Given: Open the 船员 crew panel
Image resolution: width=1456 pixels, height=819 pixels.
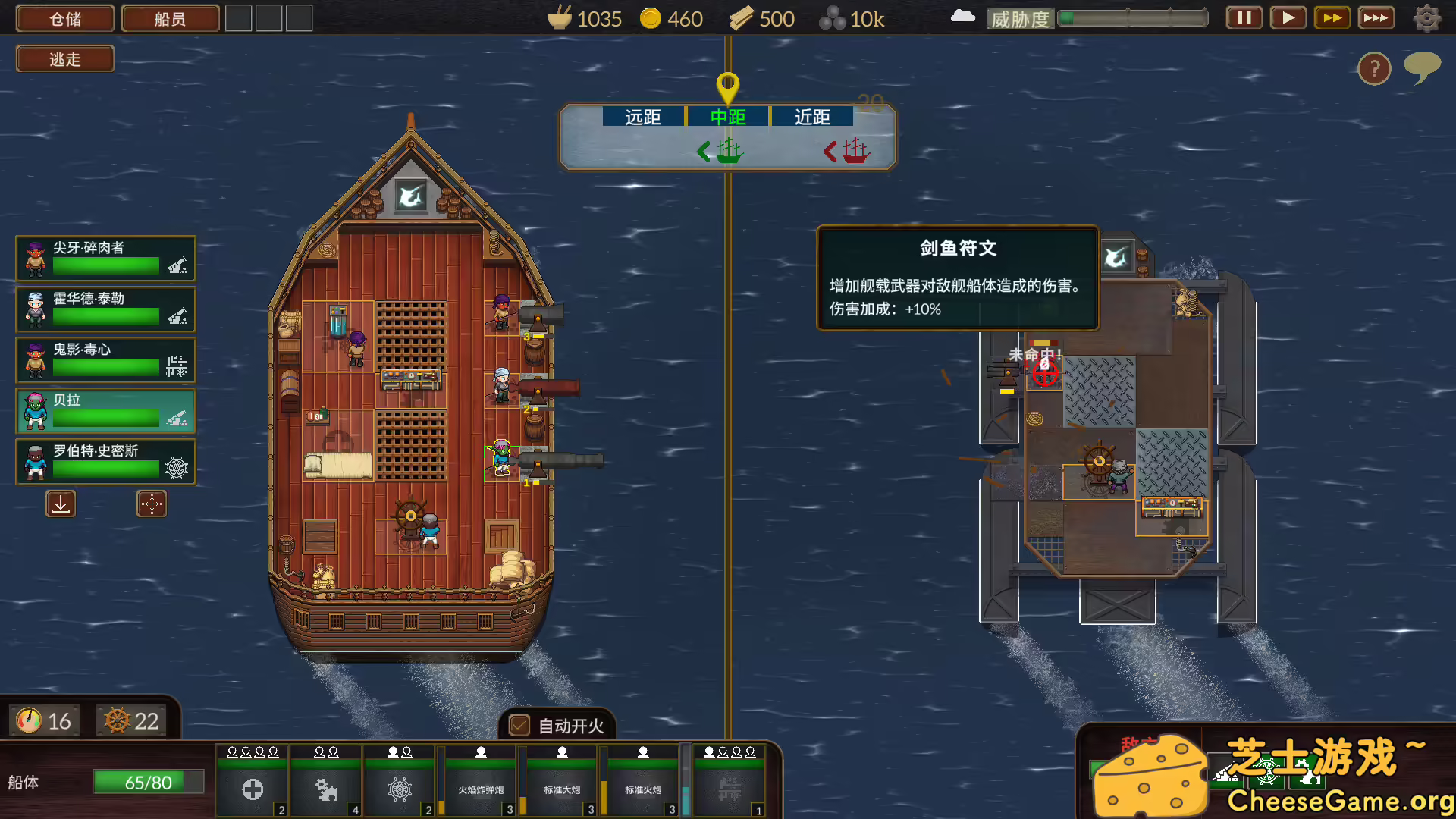Looking at the screenshot, I should pyautogui.click(x=170, y=18).
